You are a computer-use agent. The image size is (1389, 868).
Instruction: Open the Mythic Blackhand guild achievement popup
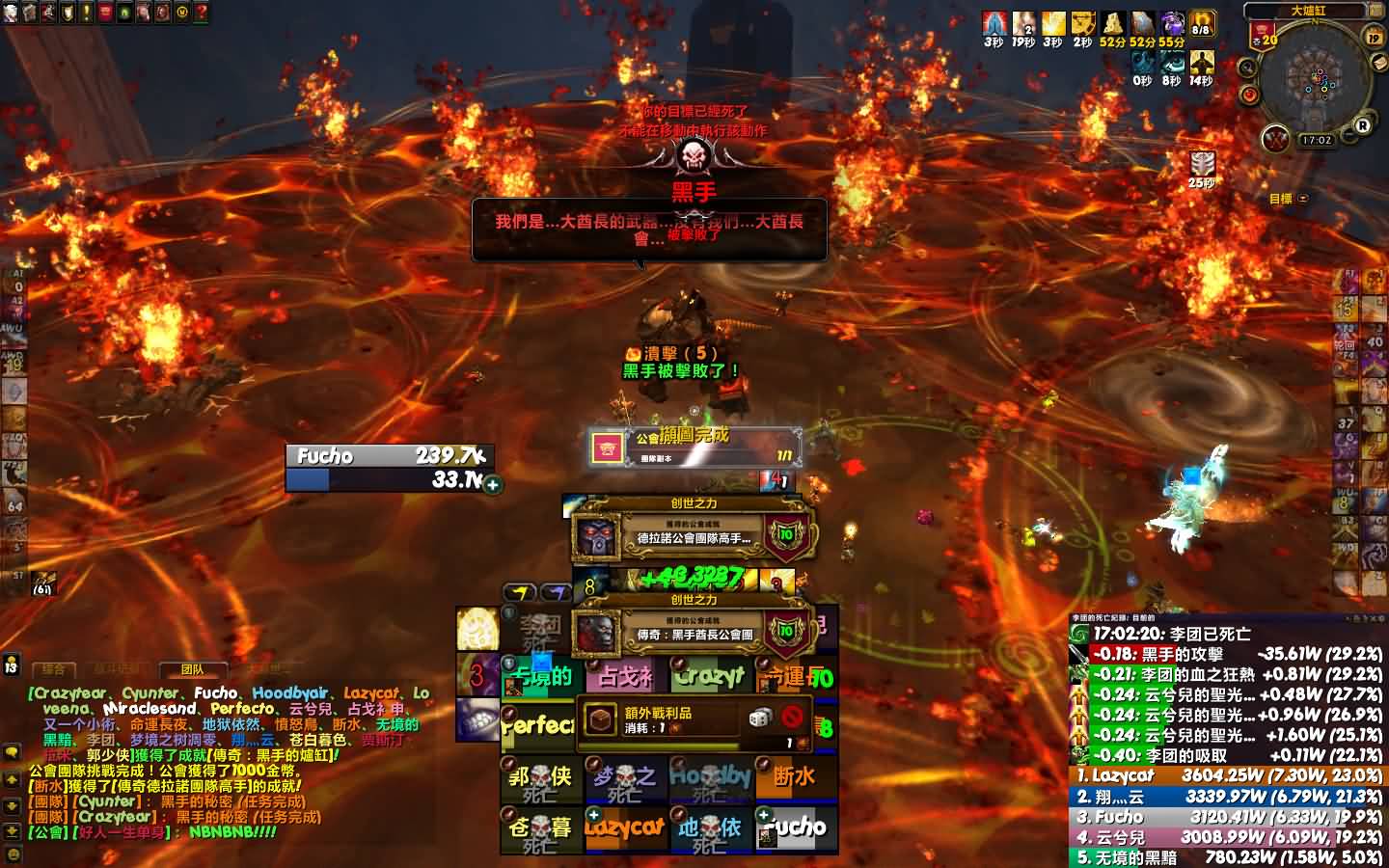coord(693,633)
